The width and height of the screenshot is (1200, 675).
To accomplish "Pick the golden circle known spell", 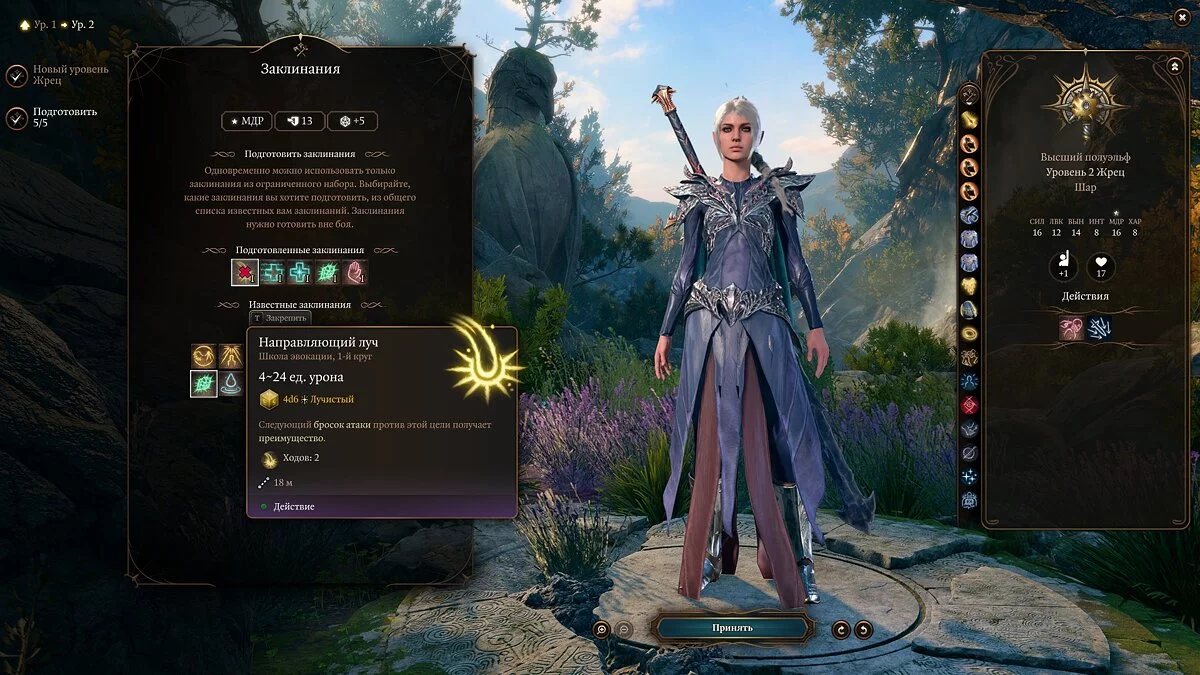I will coord(204,356).
